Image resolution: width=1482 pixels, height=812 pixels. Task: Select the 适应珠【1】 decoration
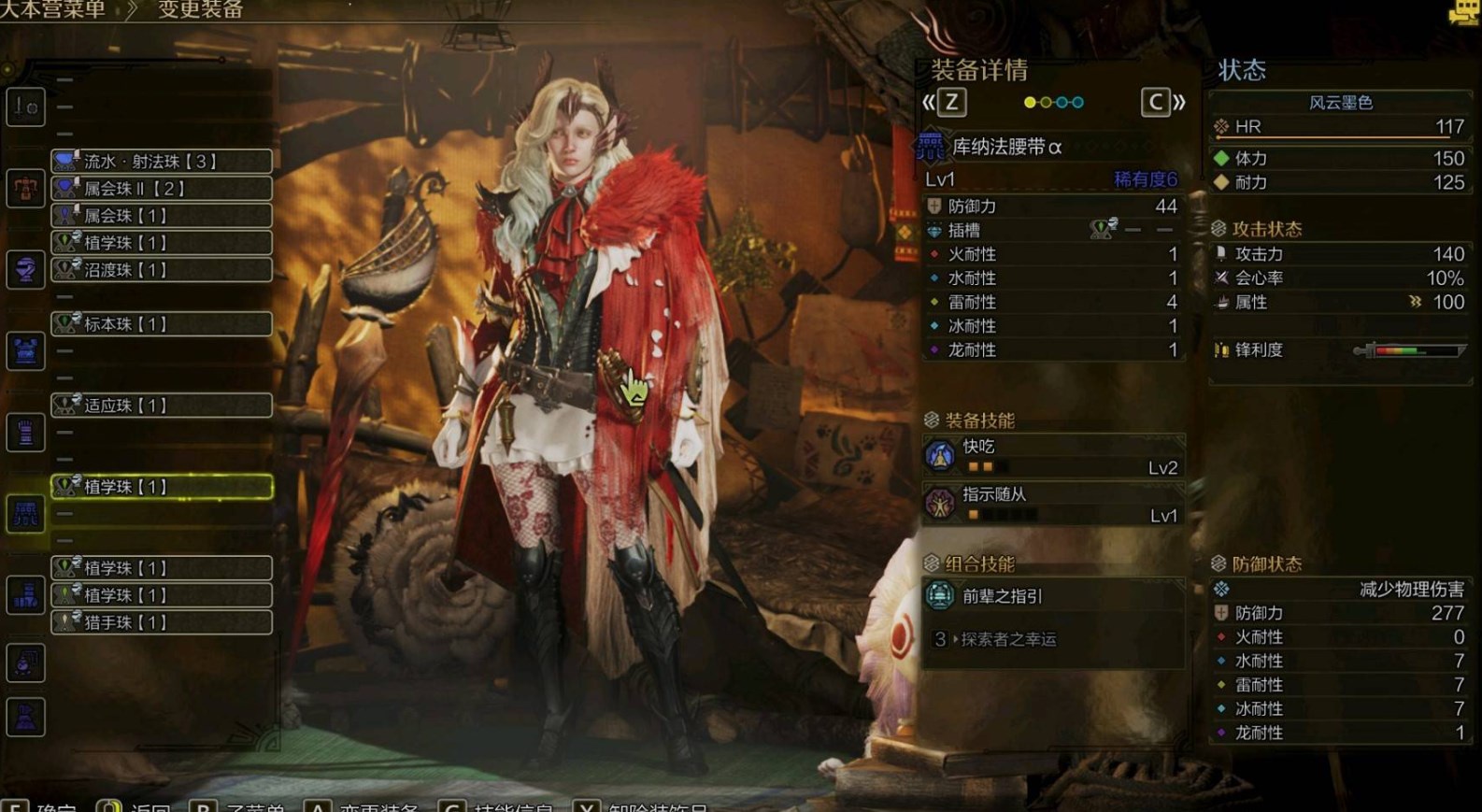click(x=162, y=405)
